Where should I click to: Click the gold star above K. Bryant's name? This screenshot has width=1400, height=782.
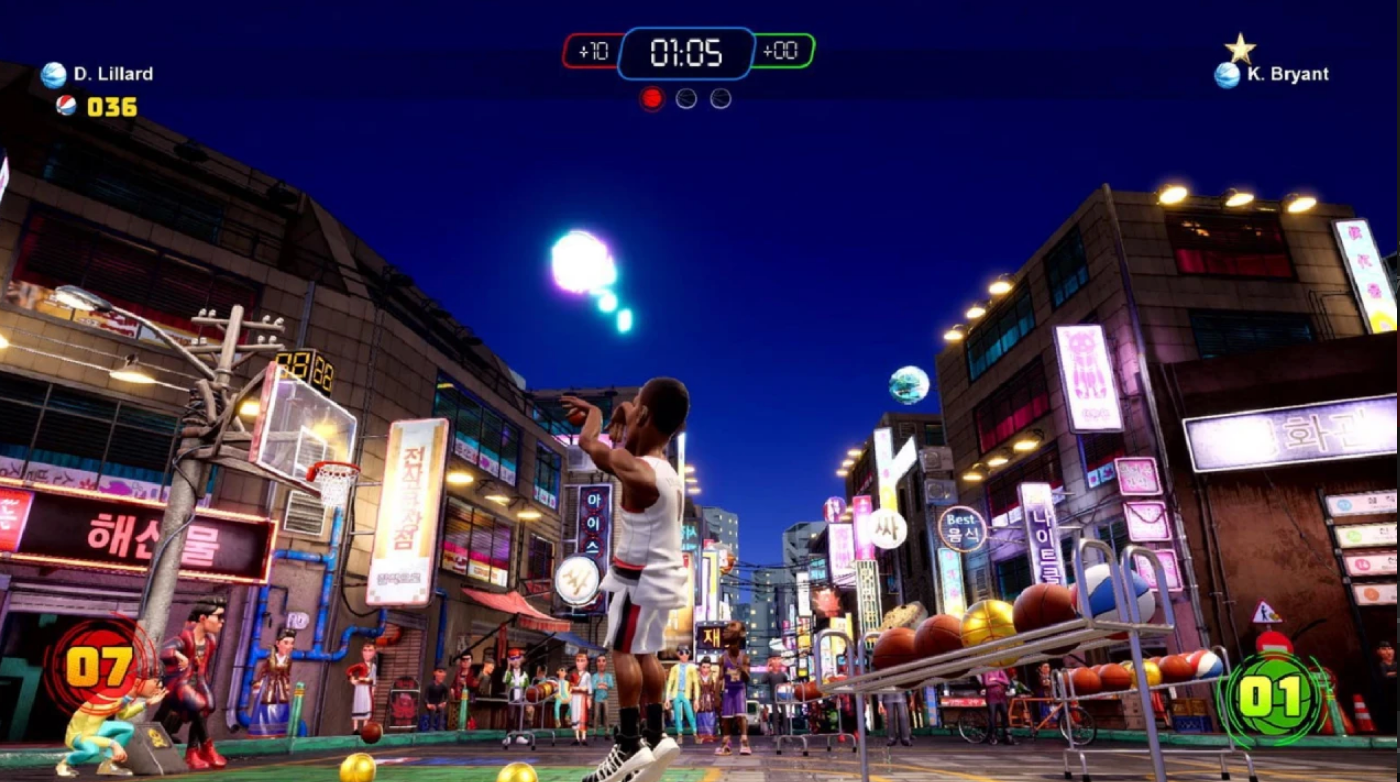(1240, 45)
